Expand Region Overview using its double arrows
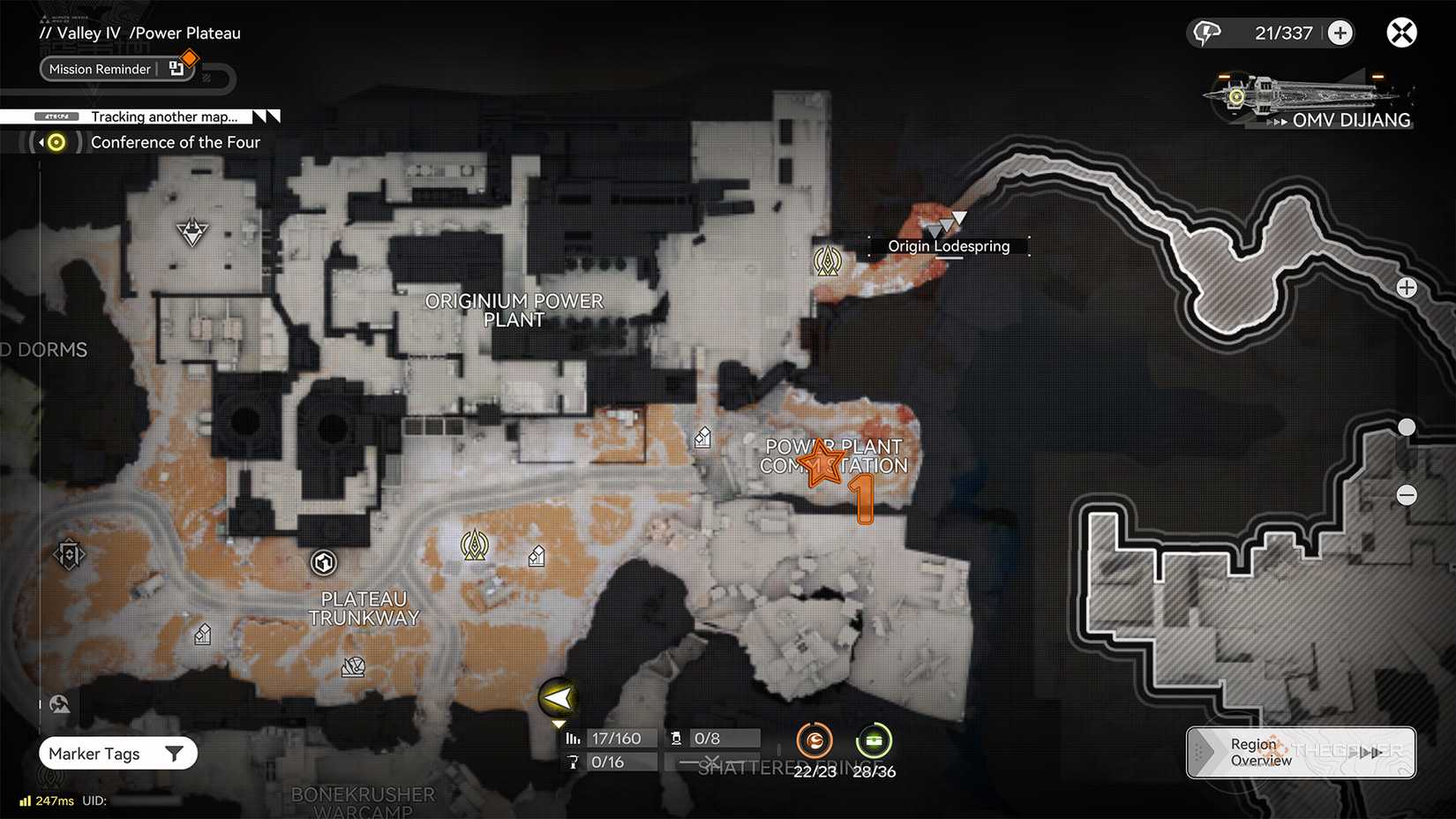The image size is (1456, 819). click(x=1369, y=753)
